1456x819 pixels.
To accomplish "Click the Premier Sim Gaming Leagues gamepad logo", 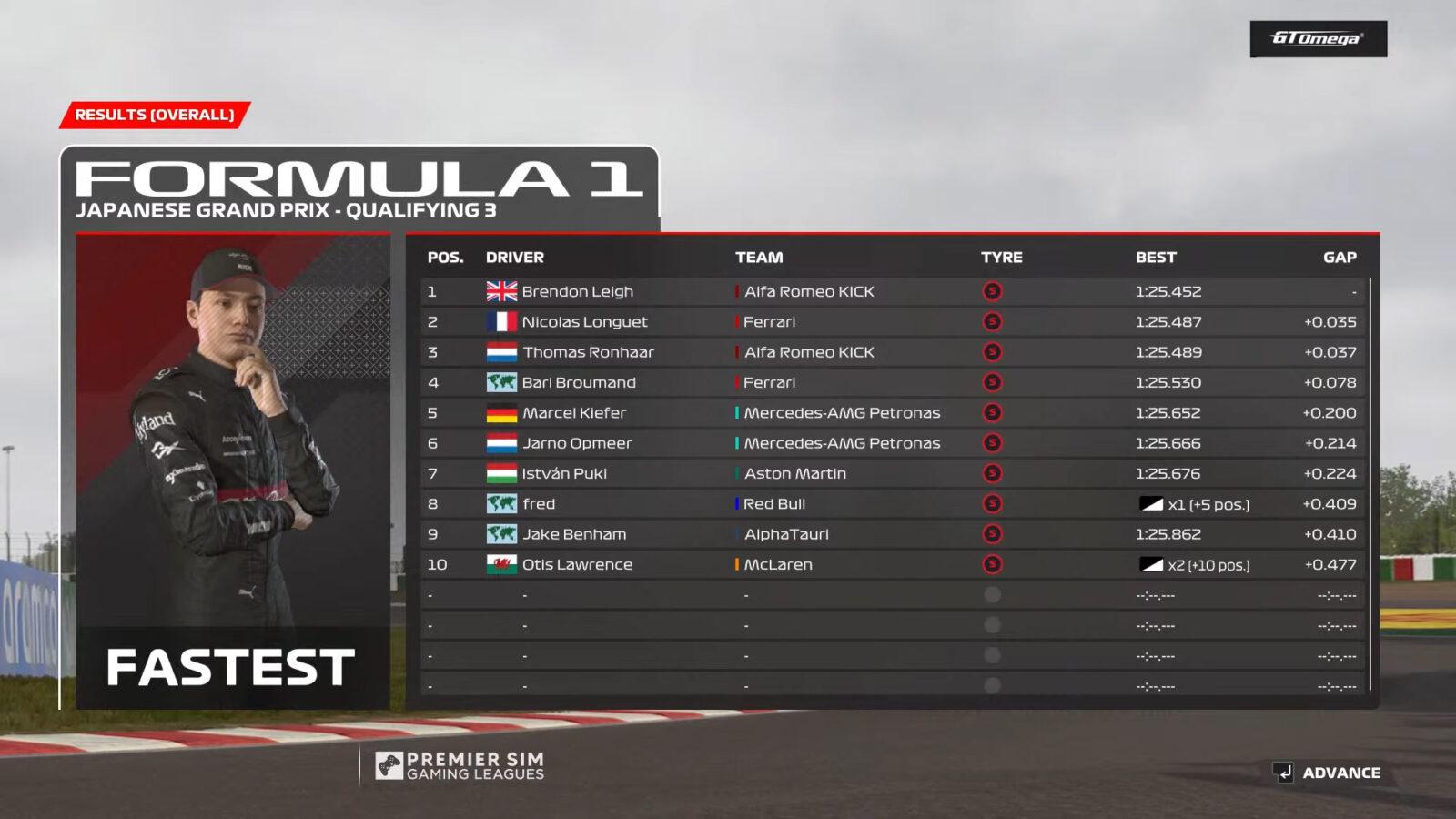I will [389, 765].
